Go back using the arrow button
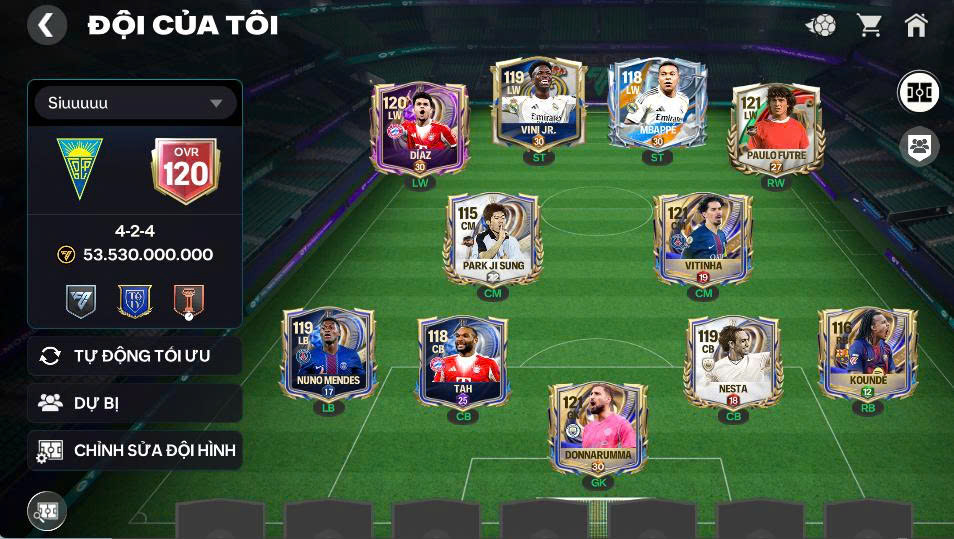 click(x=46, y=25)
